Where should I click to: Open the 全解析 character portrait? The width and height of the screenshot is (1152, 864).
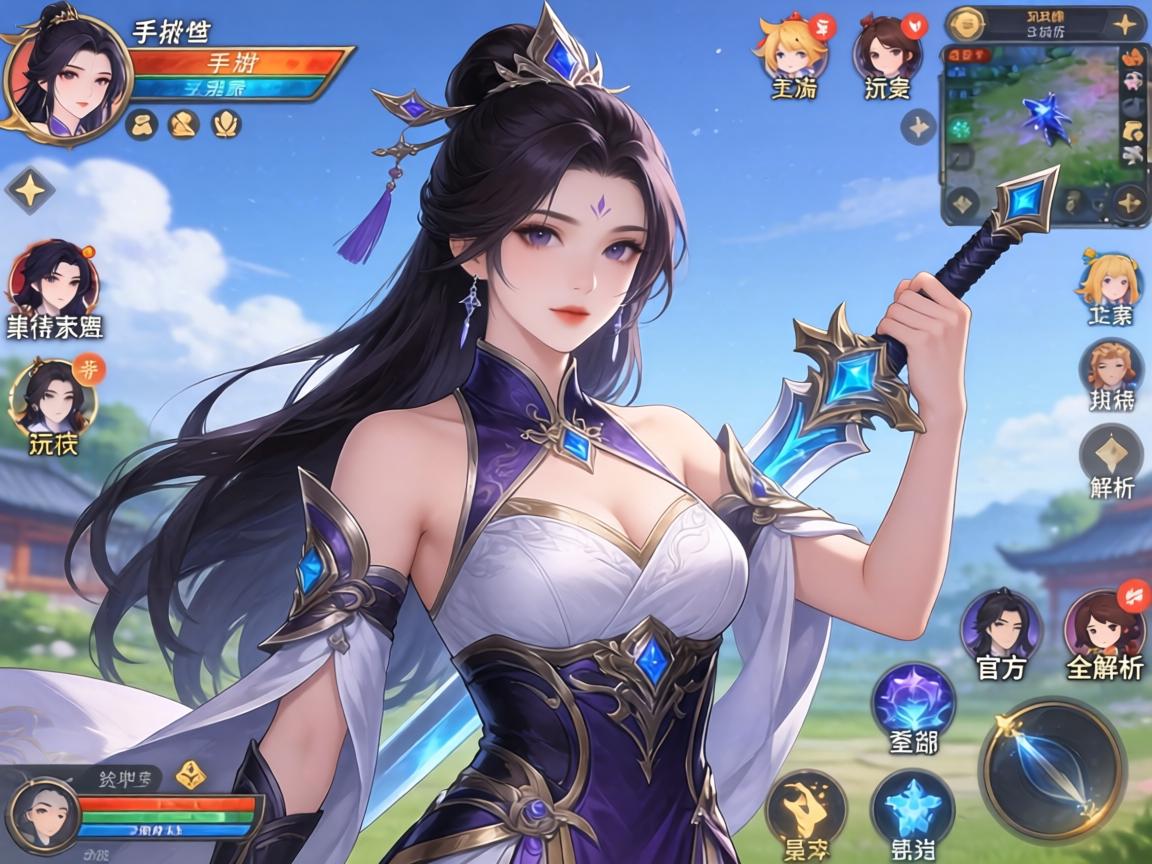click(1104, 625)
